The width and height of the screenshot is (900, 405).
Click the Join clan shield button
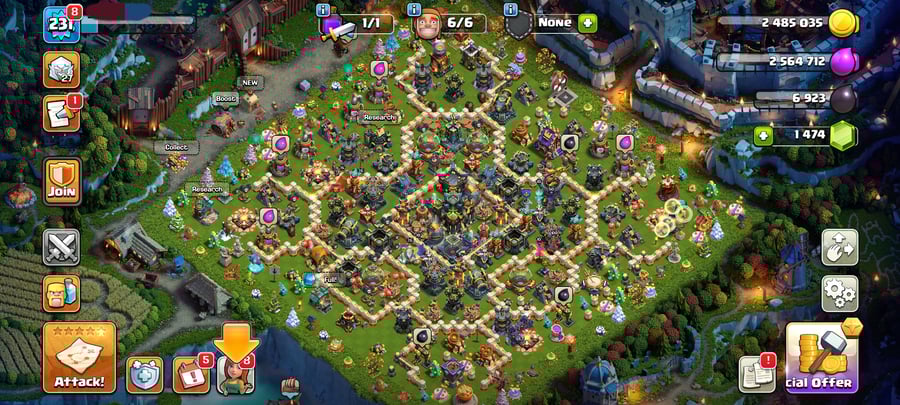61,181
